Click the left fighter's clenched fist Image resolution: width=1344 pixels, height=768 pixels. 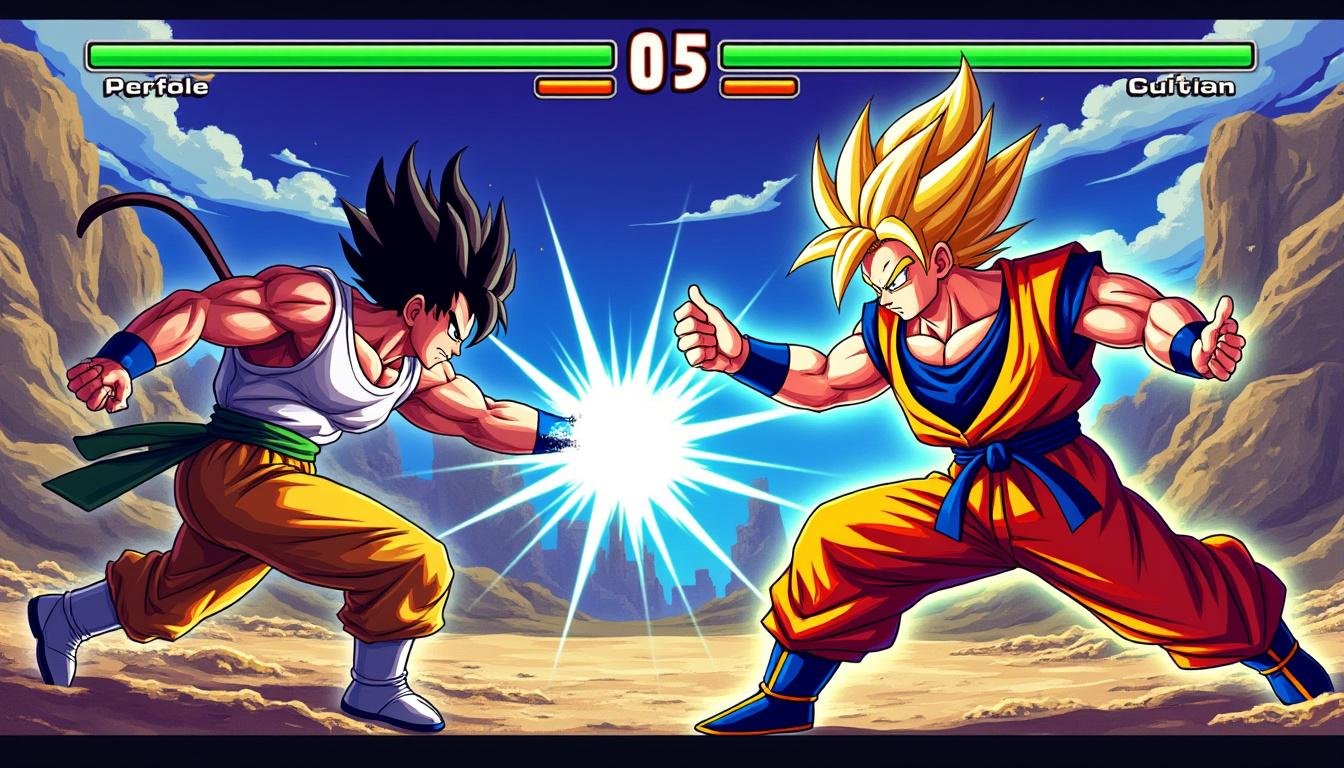coord(98,385)
